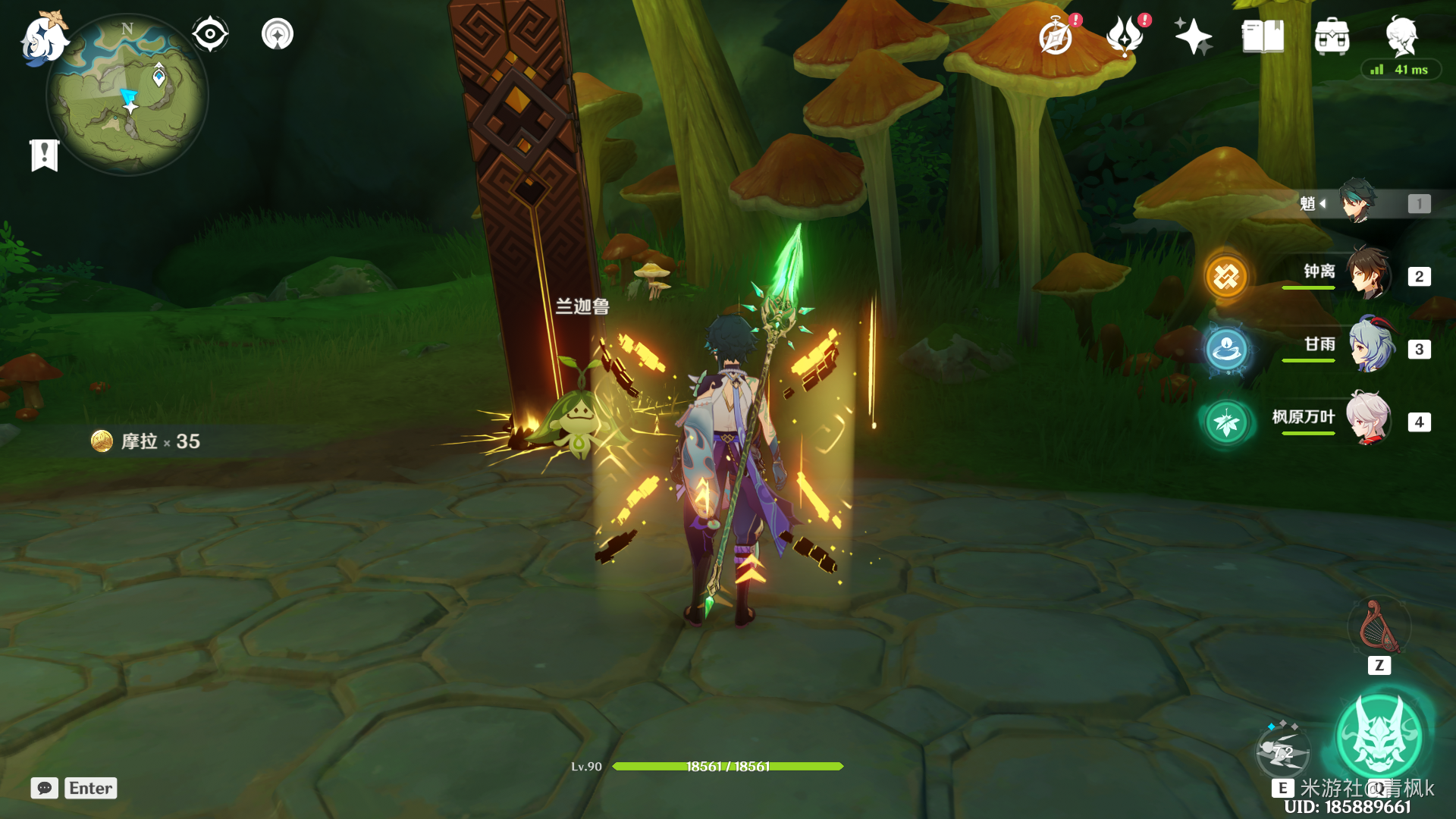Open the Character menu silhouette icon
This screenshot has width=1456, height=819.
coord(1401,35)
